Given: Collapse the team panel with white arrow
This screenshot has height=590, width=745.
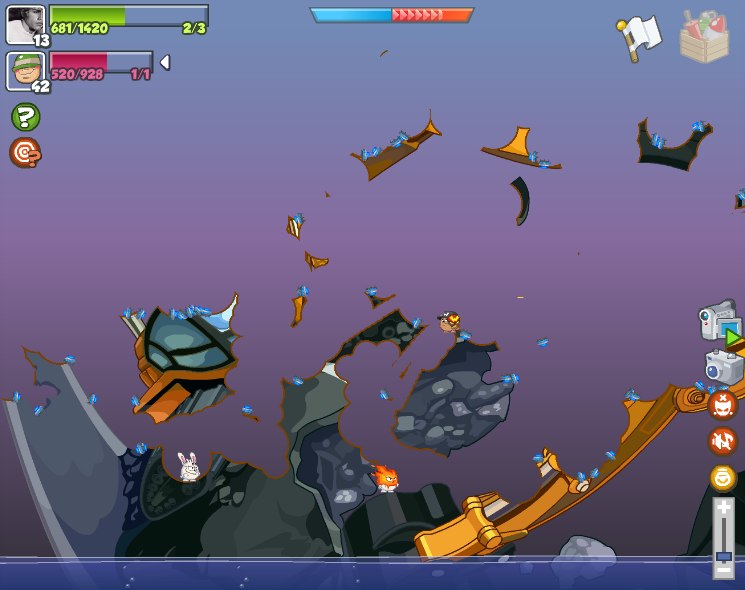Looking at the screenshot, I should click(165, 62).
